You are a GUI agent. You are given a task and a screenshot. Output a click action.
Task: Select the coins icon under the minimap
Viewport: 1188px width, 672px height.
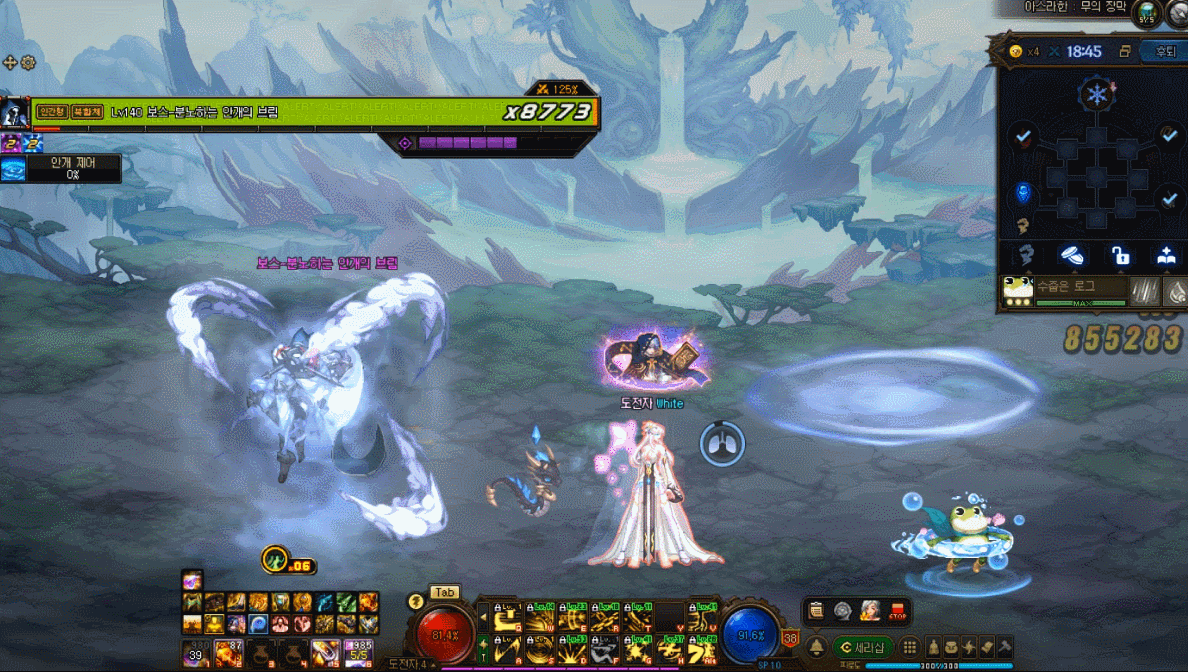coord(1073,255)
